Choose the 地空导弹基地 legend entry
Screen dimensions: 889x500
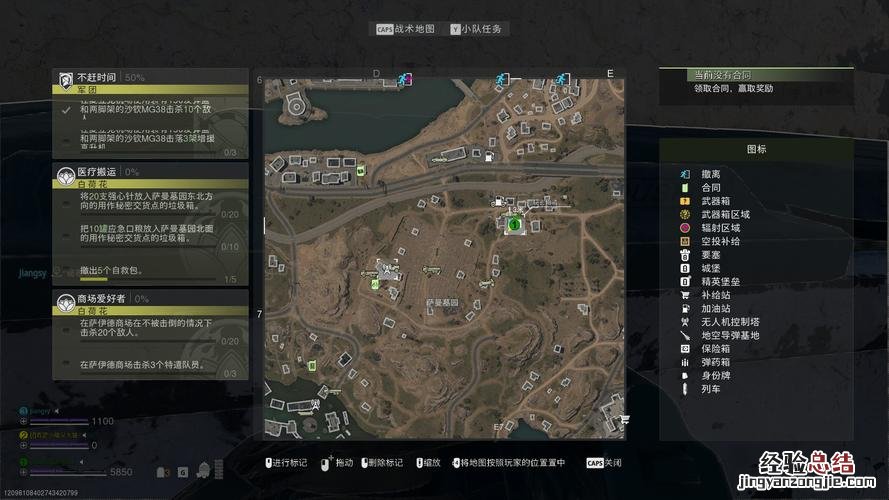point(730,335)
